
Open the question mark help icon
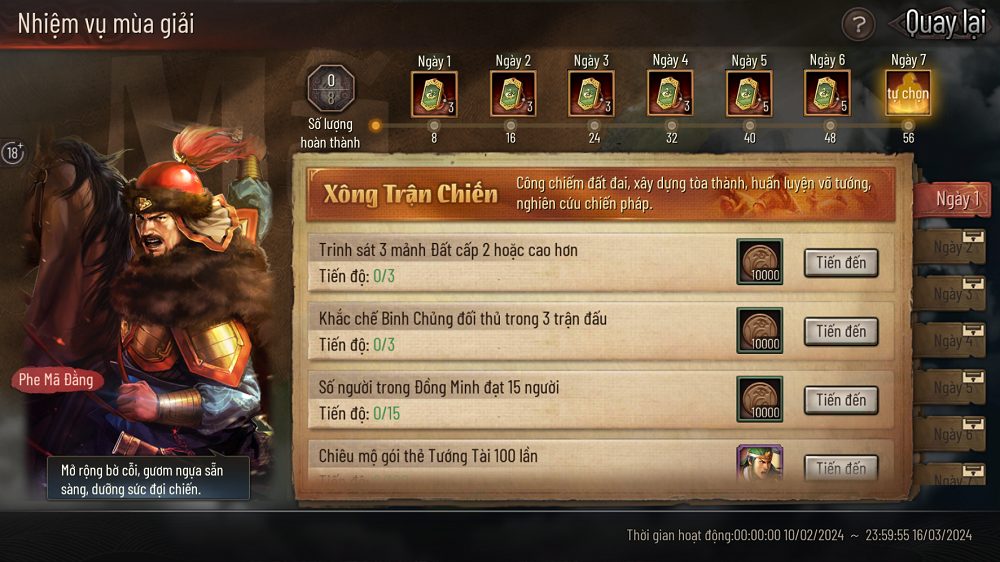(858, 23)
